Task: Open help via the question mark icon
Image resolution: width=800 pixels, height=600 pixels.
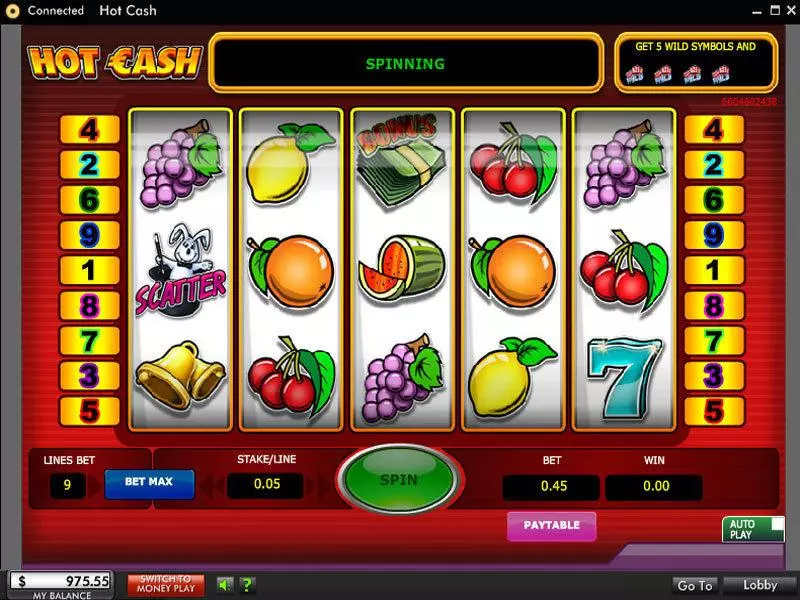Action: 247,585
